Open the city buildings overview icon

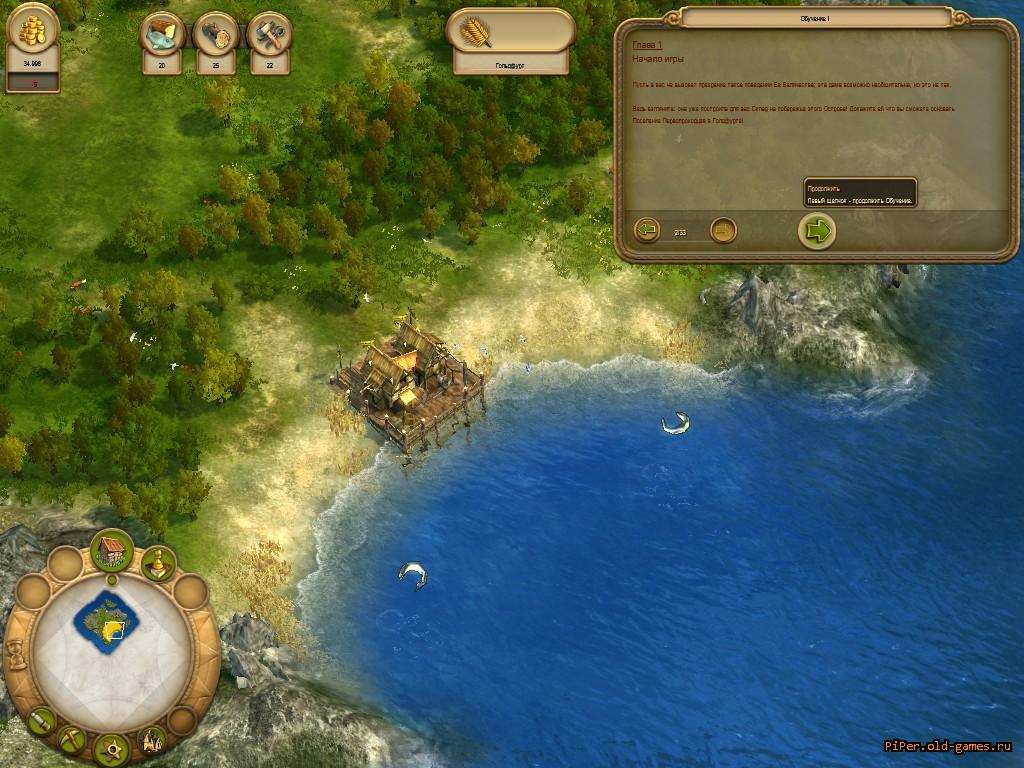pyautogui.click(x=151, y=739)
